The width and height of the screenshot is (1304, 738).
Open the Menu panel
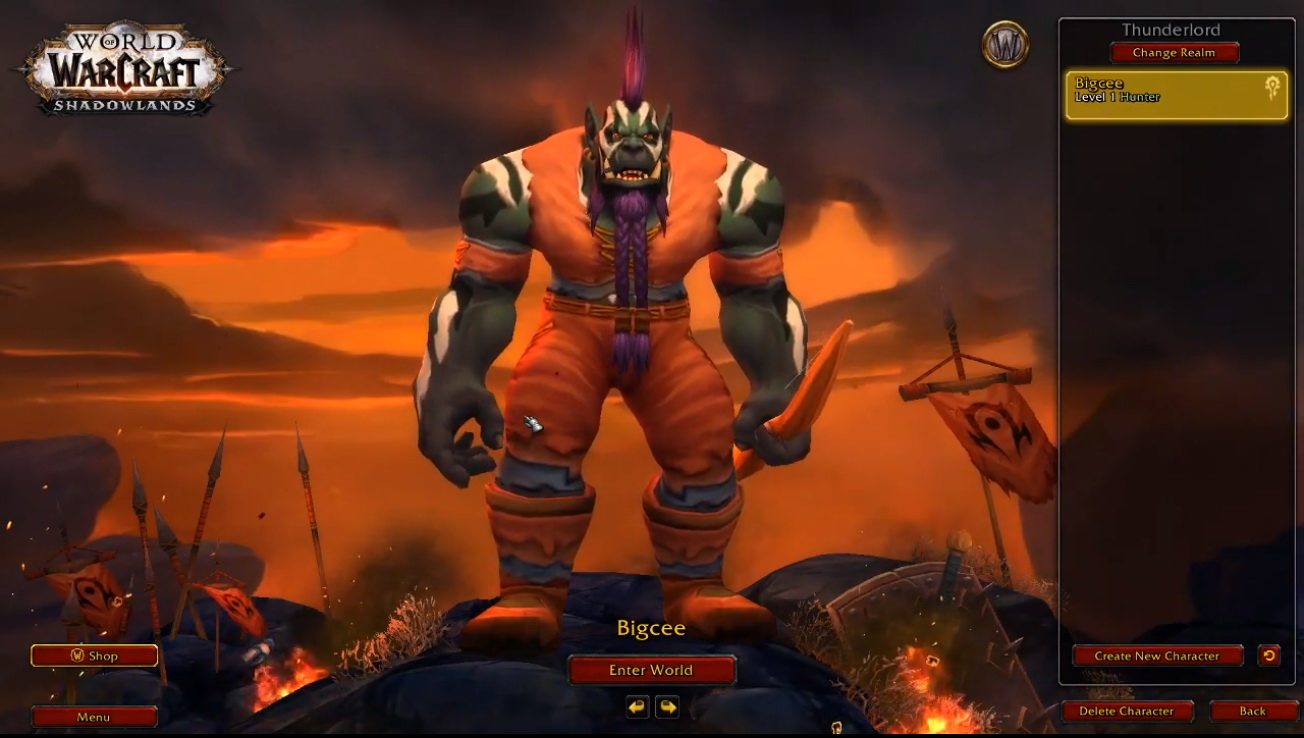(x=94, y=716)
